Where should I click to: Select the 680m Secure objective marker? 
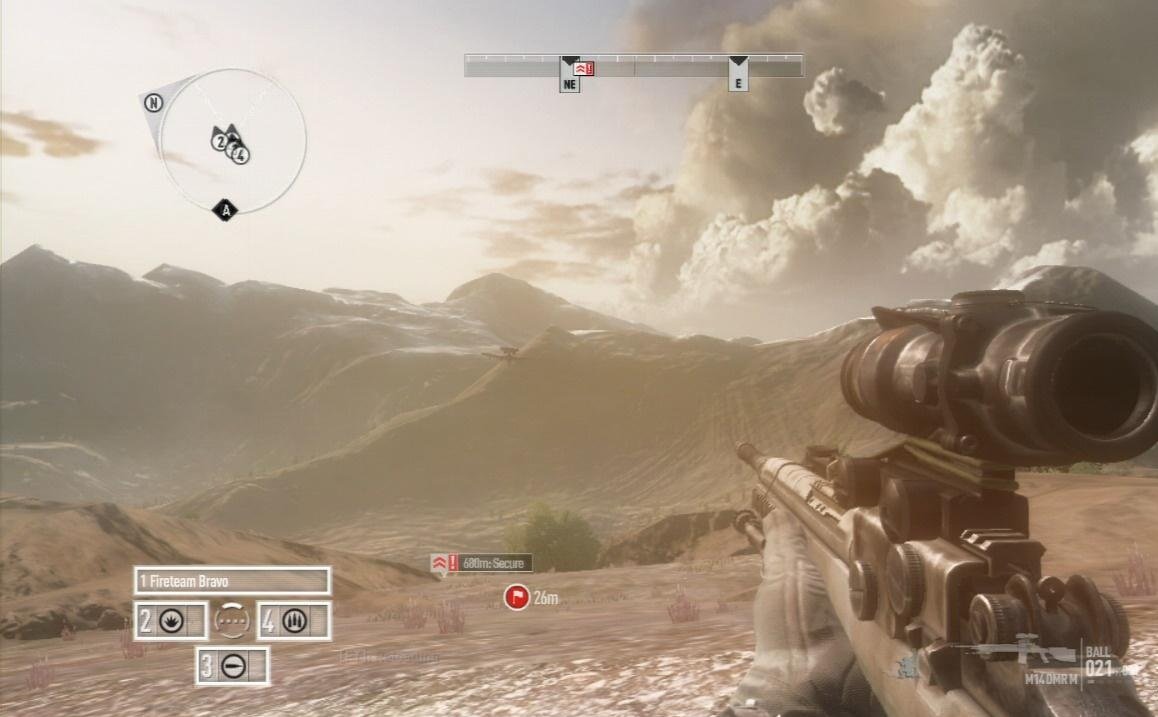482,564
